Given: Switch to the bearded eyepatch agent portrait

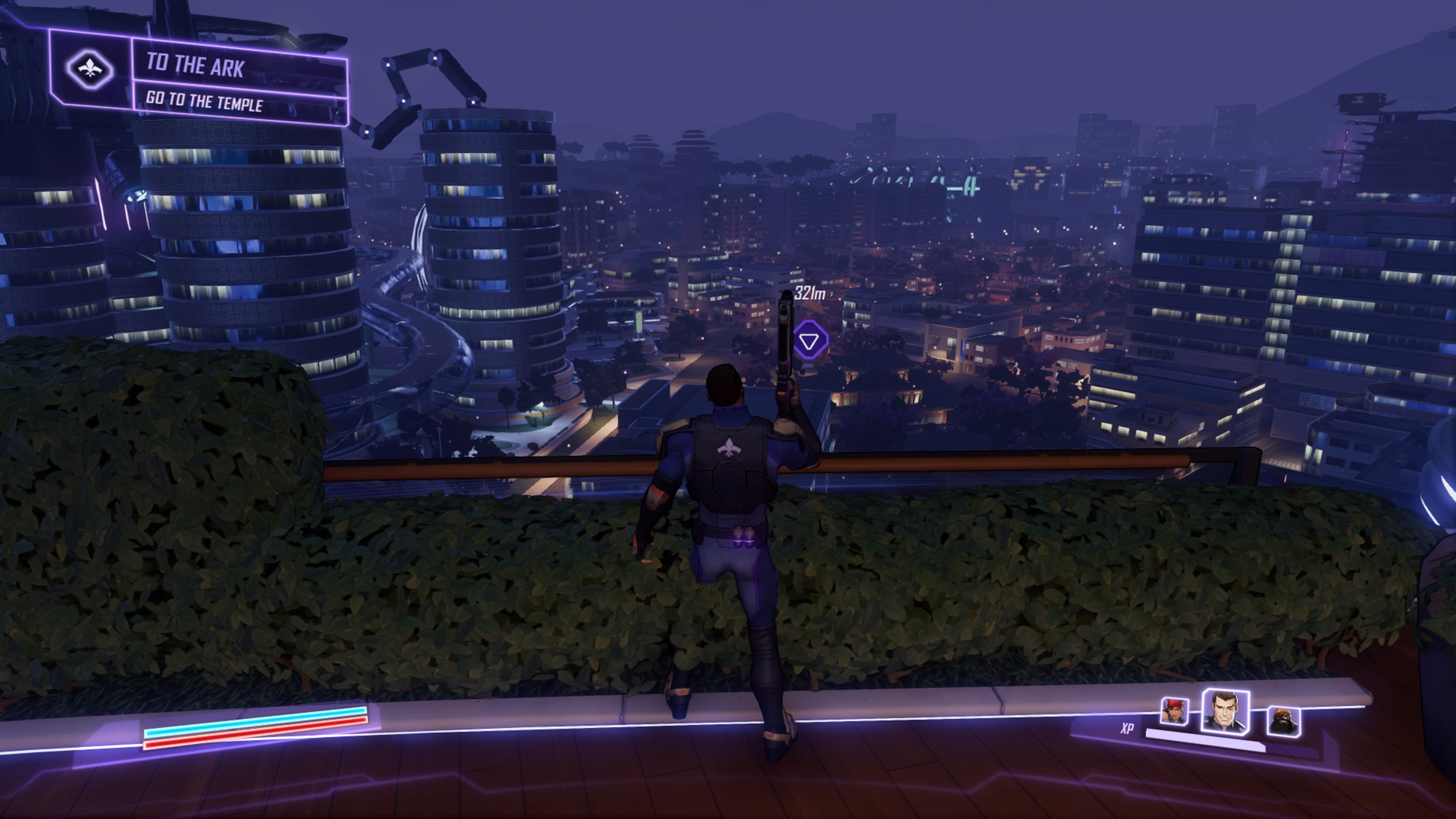Looking at the screenshot, I should point(1282,721).
